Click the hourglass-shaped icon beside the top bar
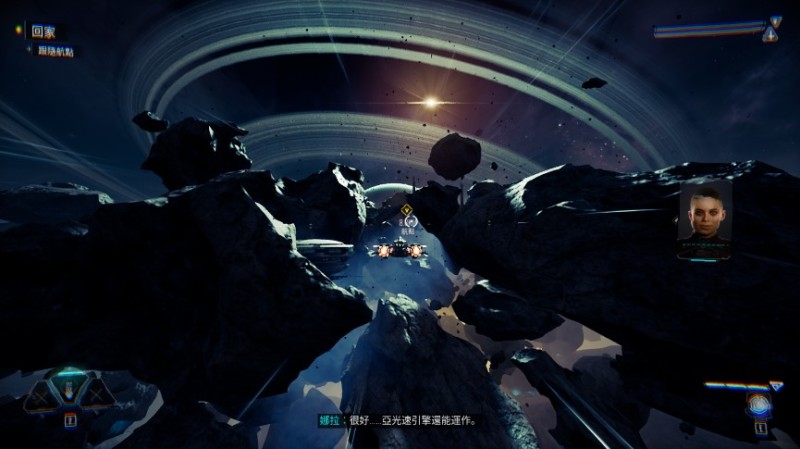 point(772,28)
